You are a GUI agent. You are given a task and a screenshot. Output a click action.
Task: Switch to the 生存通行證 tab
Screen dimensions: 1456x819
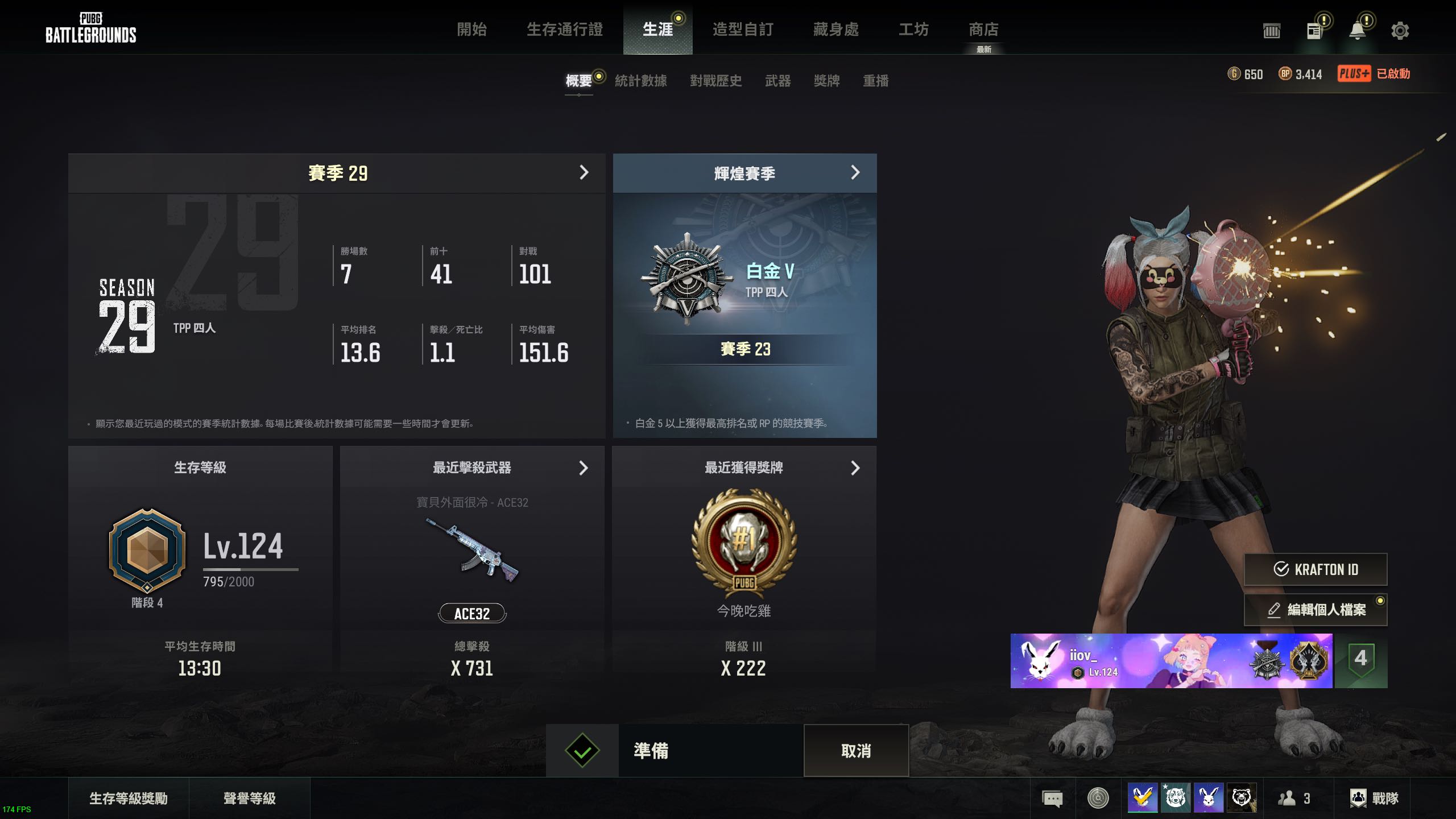coord(564,30)
